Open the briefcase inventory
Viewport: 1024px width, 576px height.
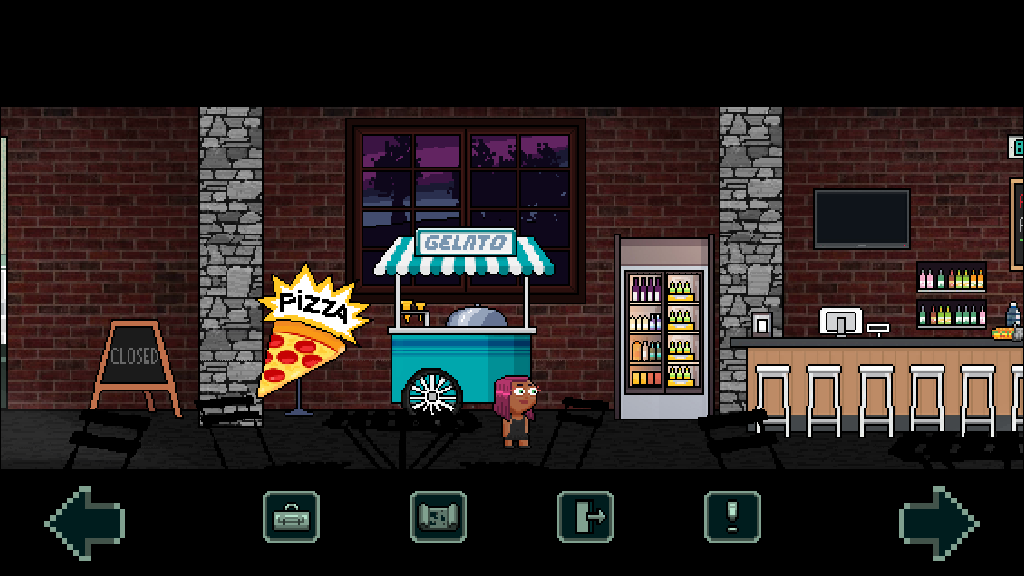click(291, 517)
